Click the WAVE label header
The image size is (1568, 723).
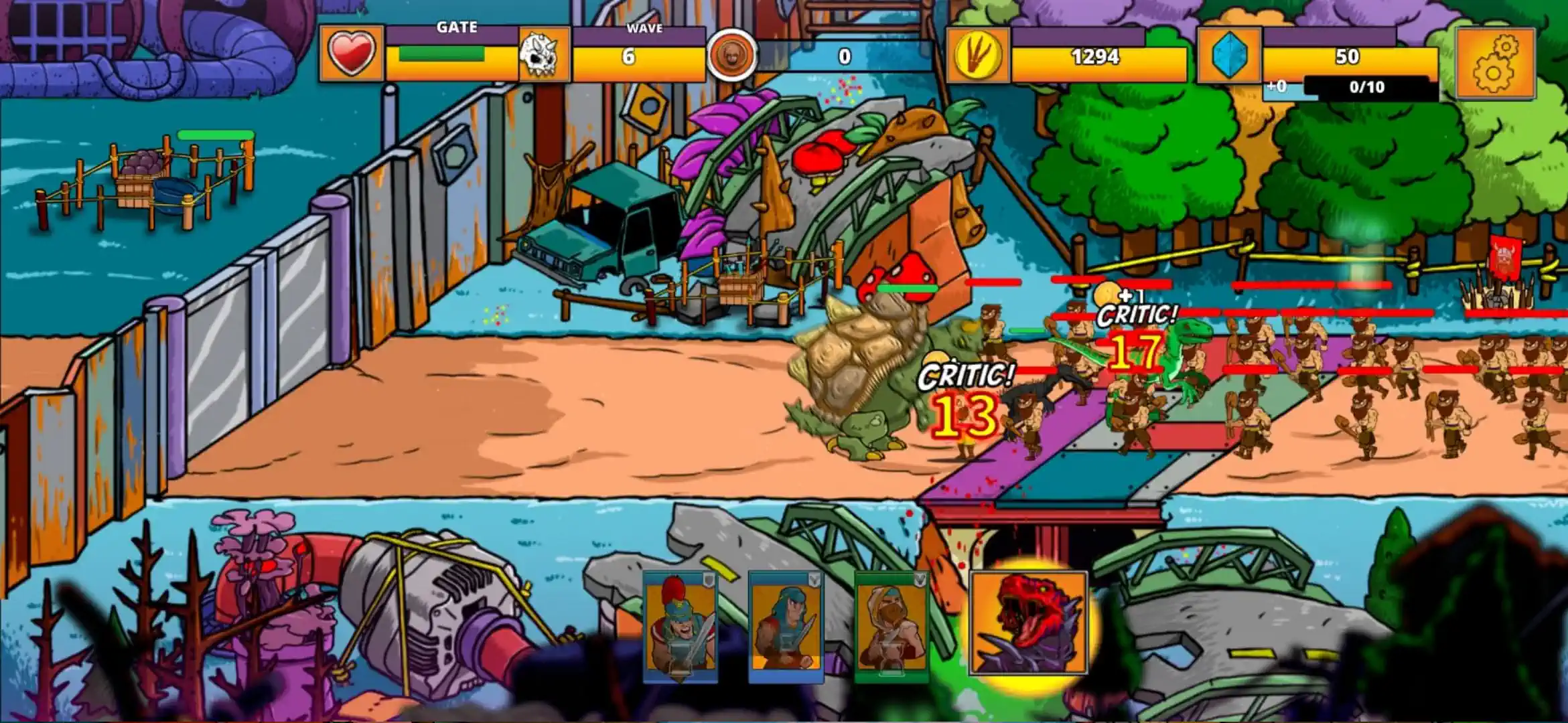coord(644,28)
